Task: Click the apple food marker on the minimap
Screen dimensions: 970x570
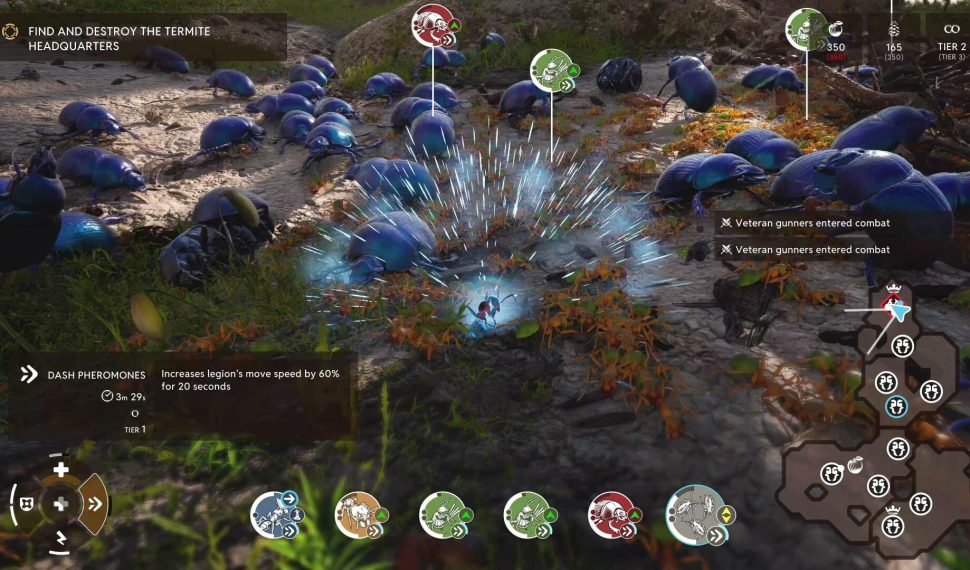Action: click(855, 465)
